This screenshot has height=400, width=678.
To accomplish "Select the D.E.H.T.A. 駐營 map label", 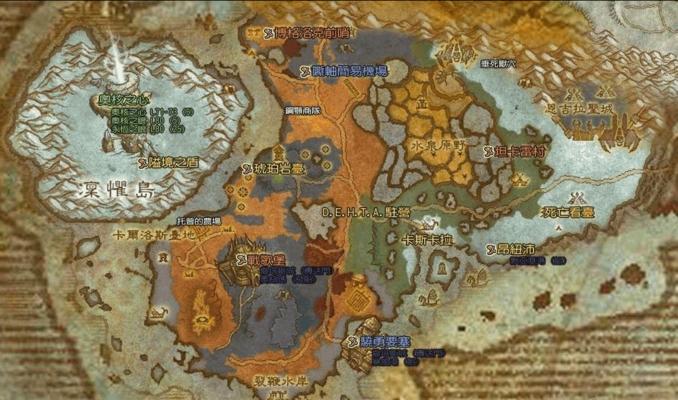I will (x=366, y=213).
